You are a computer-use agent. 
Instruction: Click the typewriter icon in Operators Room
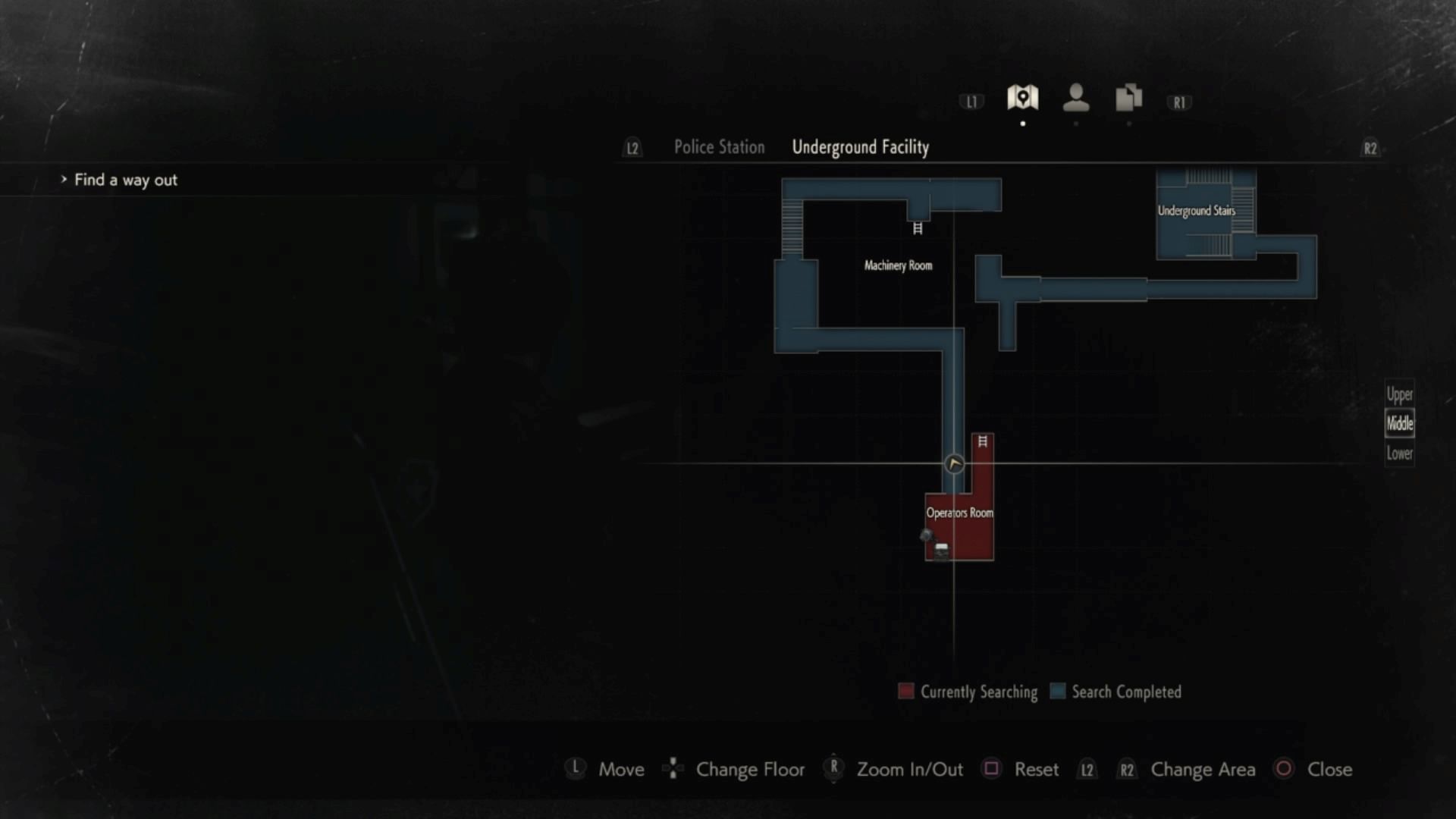[x=941, y=549]
